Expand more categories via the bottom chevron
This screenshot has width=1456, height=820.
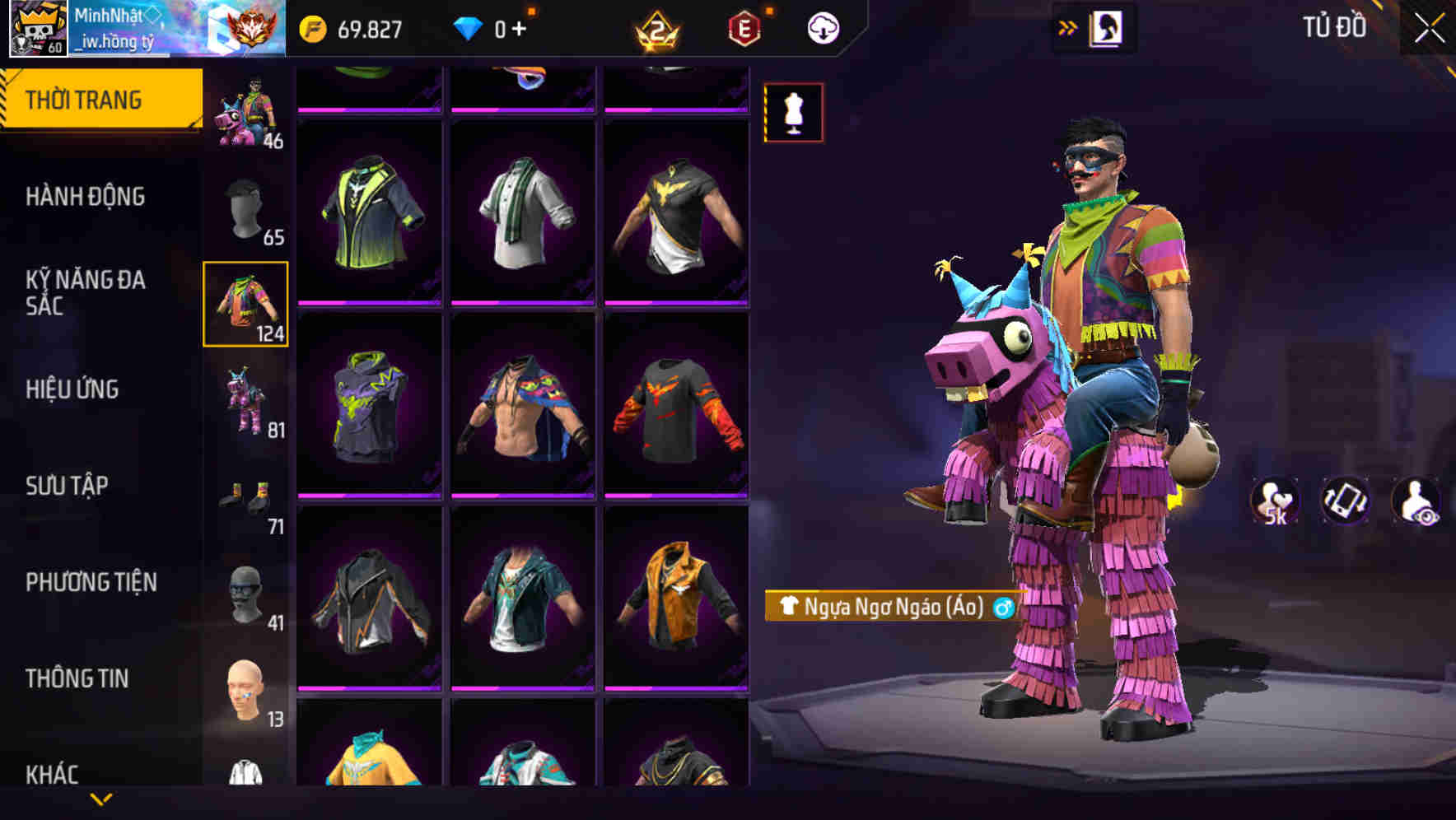click(101, 800)
